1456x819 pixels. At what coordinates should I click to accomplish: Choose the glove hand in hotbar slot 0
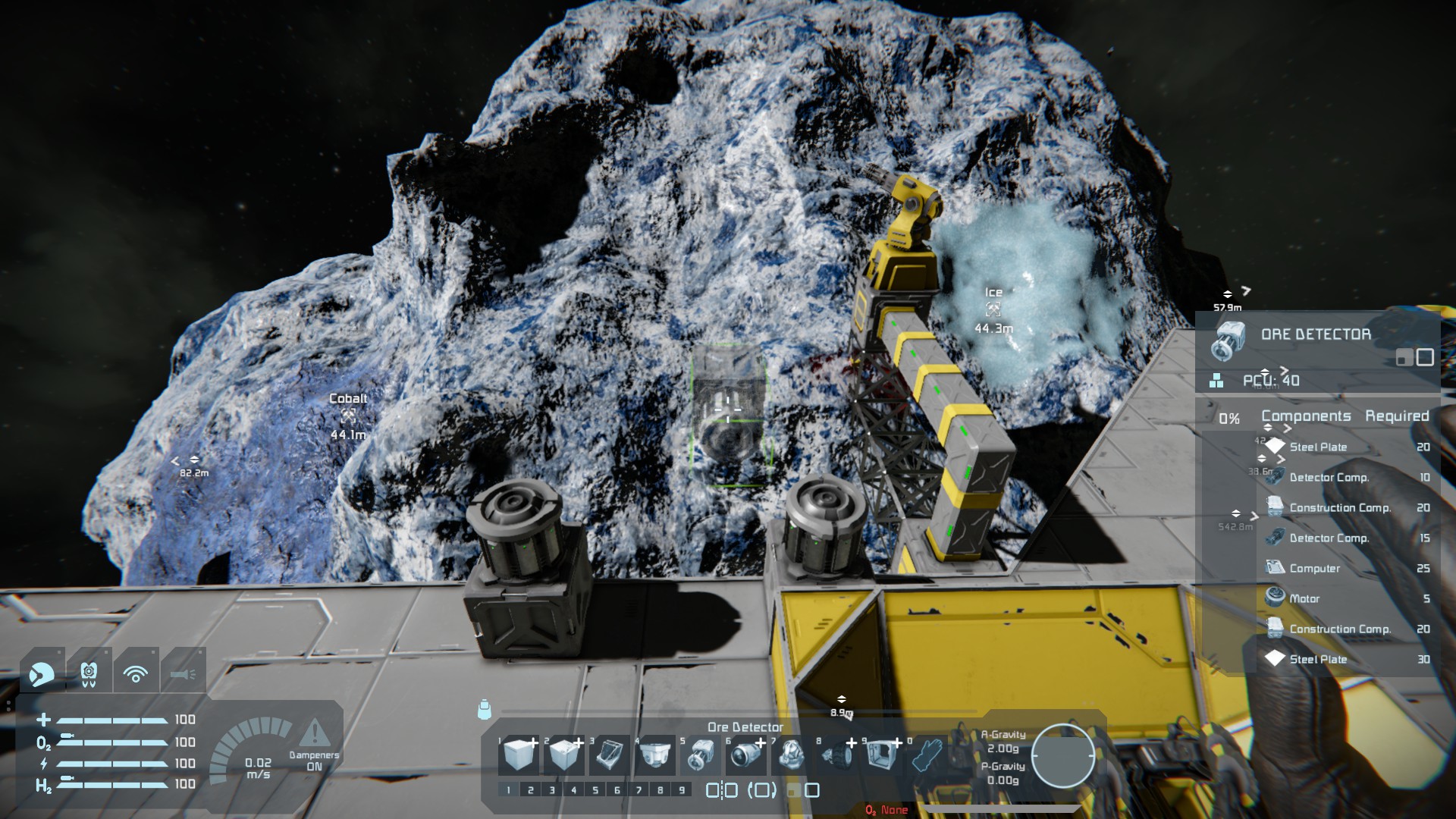tap(926, 755)
